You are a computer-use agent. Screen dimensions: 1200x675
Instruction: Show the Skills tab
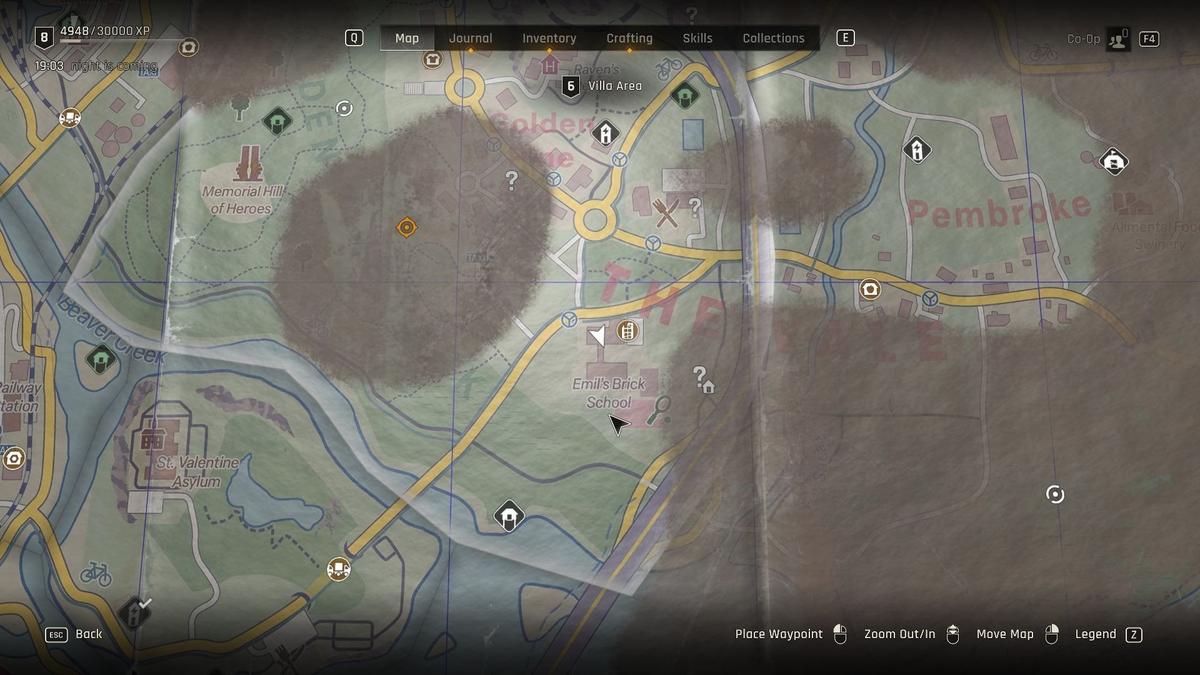[697, 39]
